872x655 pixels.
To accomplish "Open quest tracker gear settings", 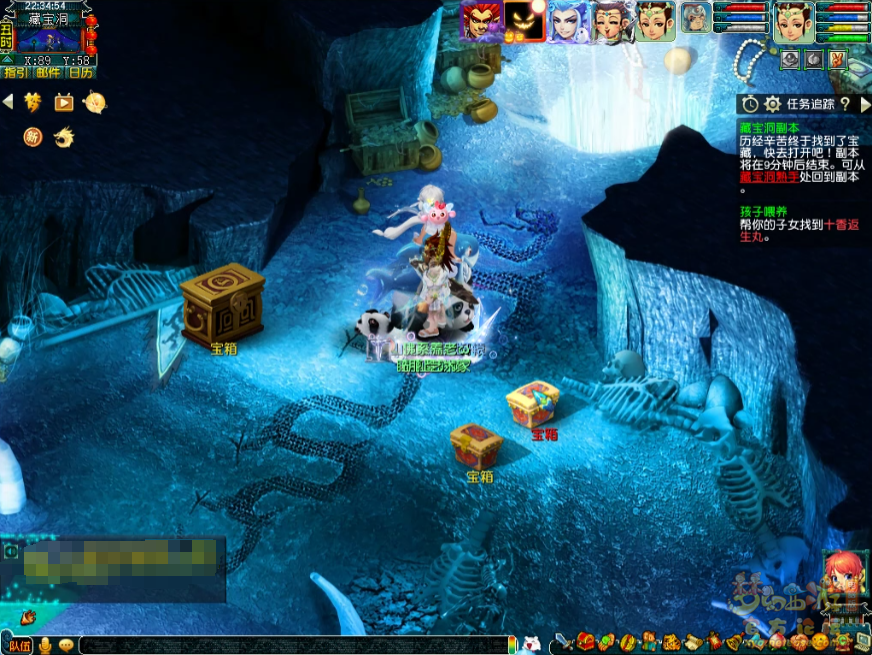I will pyautogui.click(x=772, y=104).
